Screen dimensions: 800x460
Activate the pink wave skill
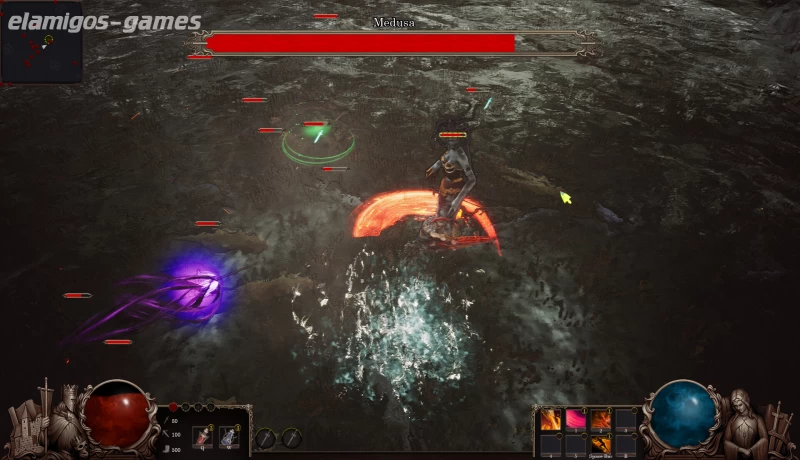point(576,420)
